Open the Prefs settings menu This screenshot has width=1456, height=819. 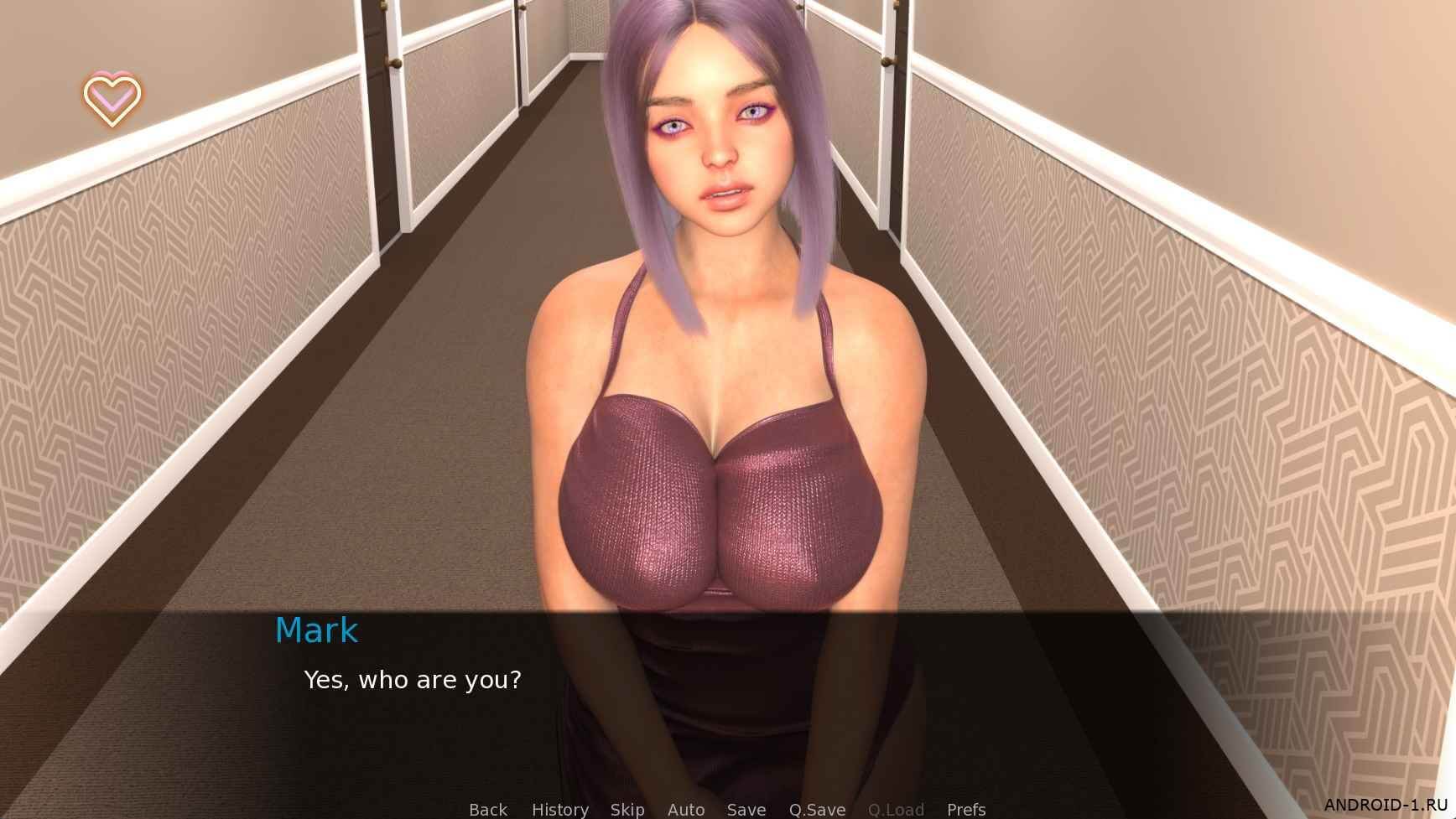click(x=965, y=809)
